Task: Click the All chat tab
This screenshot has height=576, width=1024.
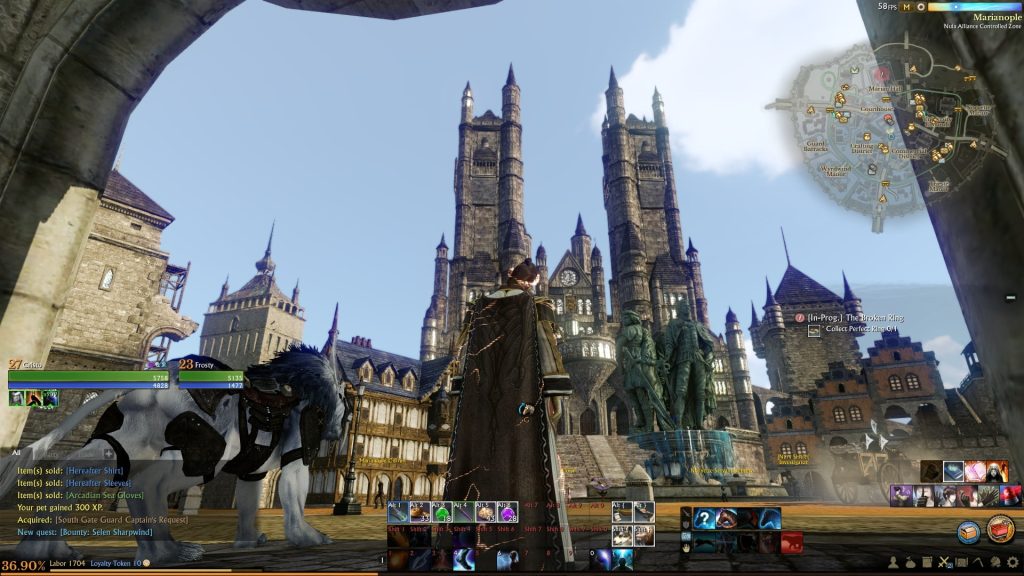Action: click(16, 452)
